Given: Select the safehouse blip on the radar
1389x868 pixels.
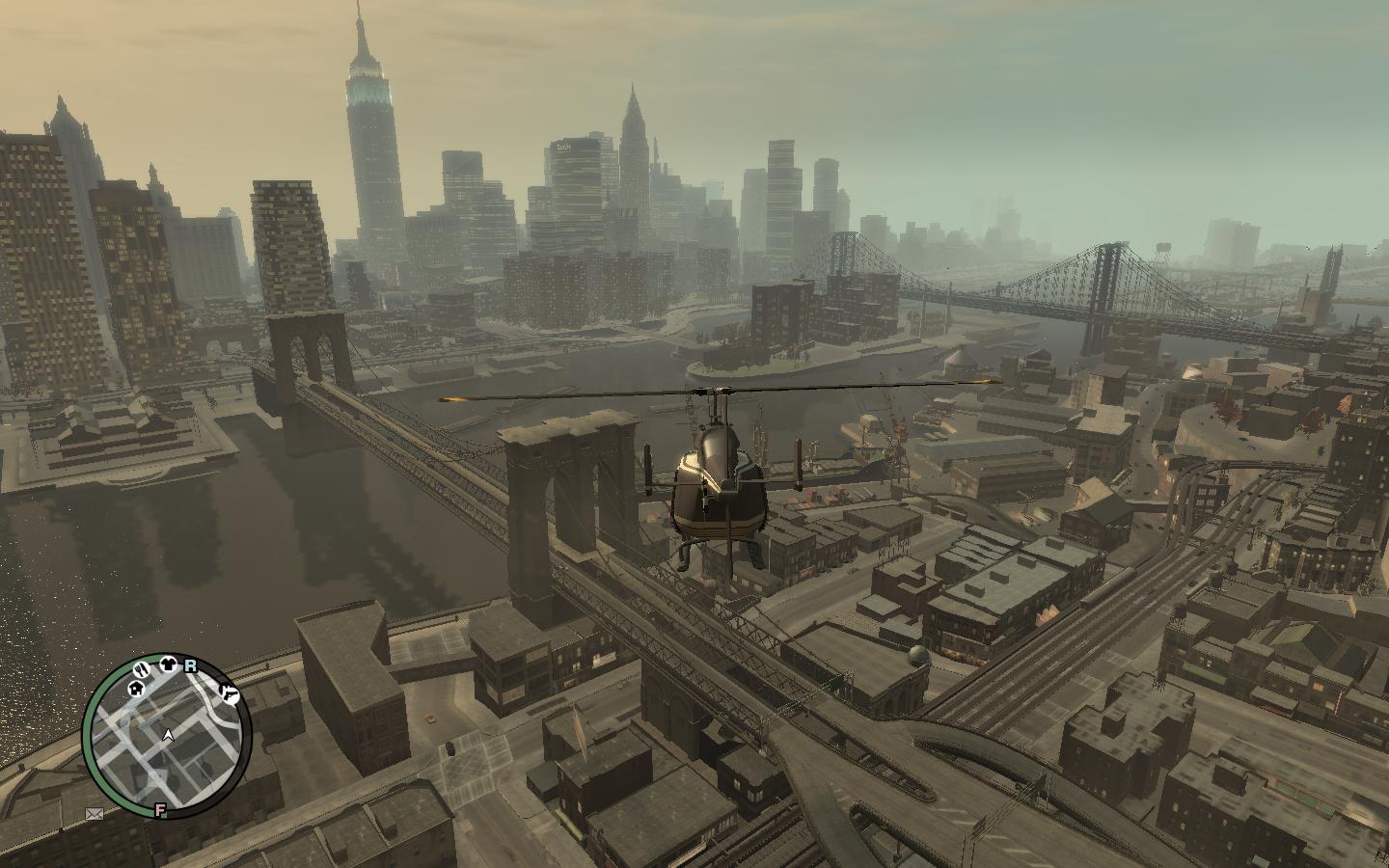Looking at the screenshot, I should coord(135,690).
